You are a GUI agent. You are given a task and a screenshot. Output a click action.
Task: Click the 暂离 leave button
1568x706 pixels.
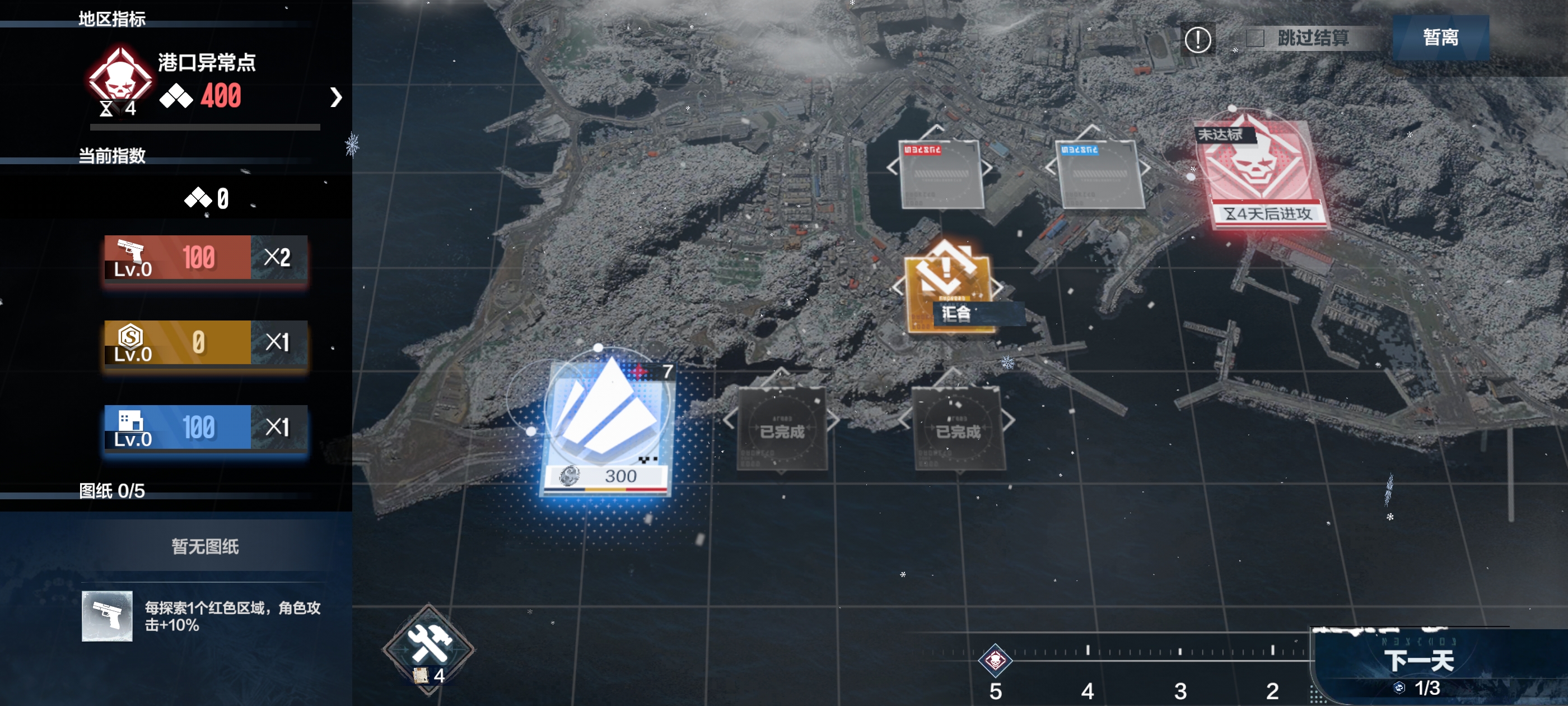(x=1440, y=38)
